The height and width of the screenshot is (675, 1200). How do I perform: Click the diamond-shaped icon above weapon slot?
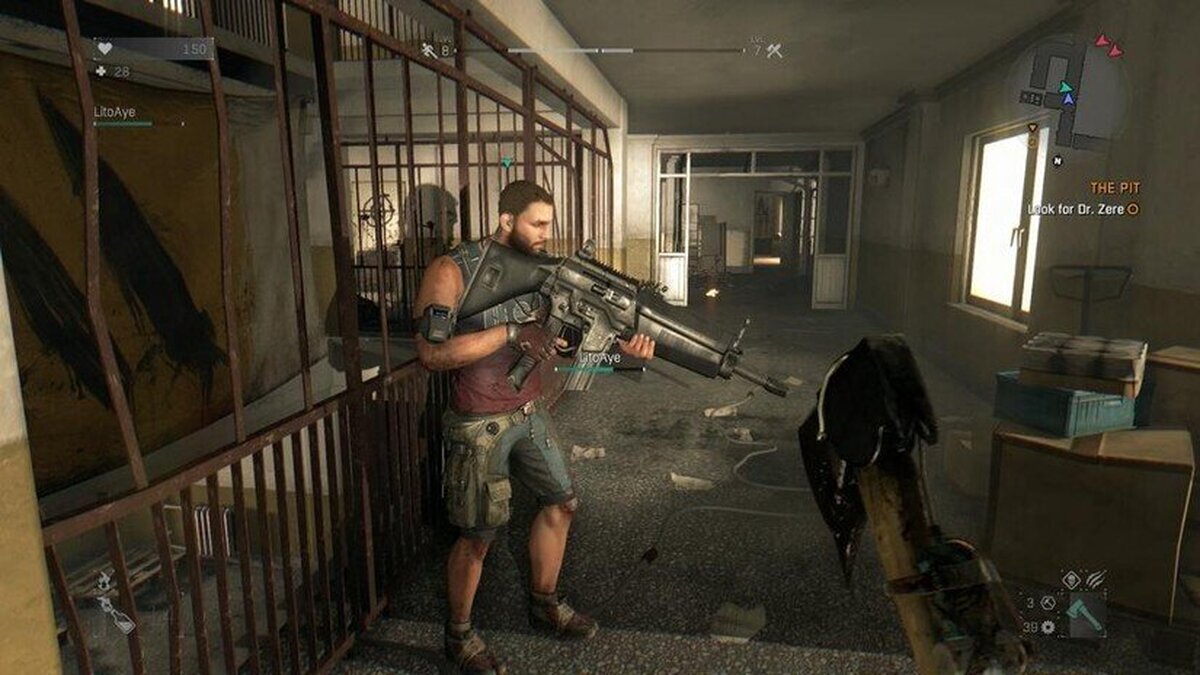1072,578
